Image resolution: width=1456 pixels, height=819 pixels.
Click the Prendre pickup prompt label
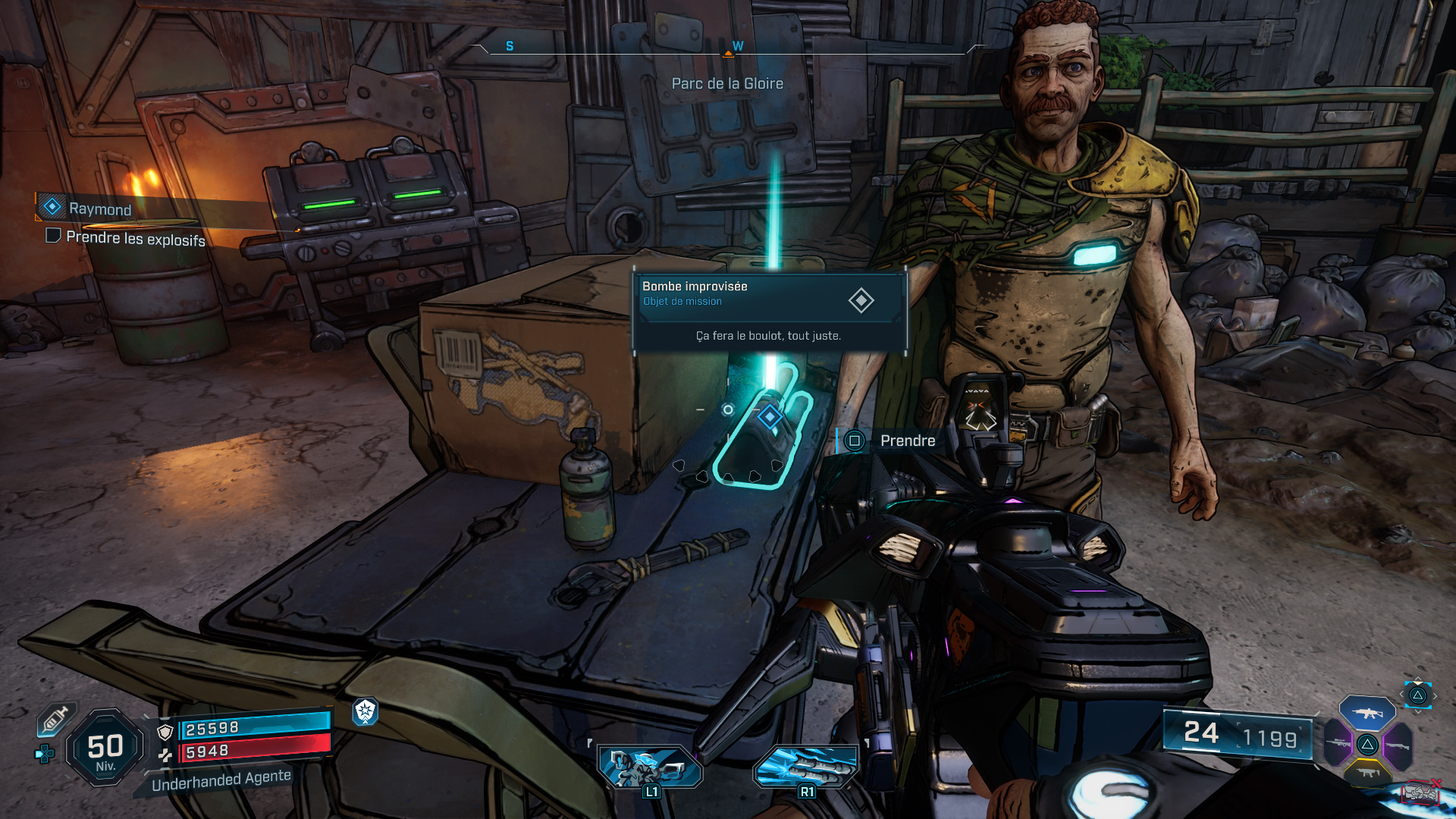tap(907, 441)
